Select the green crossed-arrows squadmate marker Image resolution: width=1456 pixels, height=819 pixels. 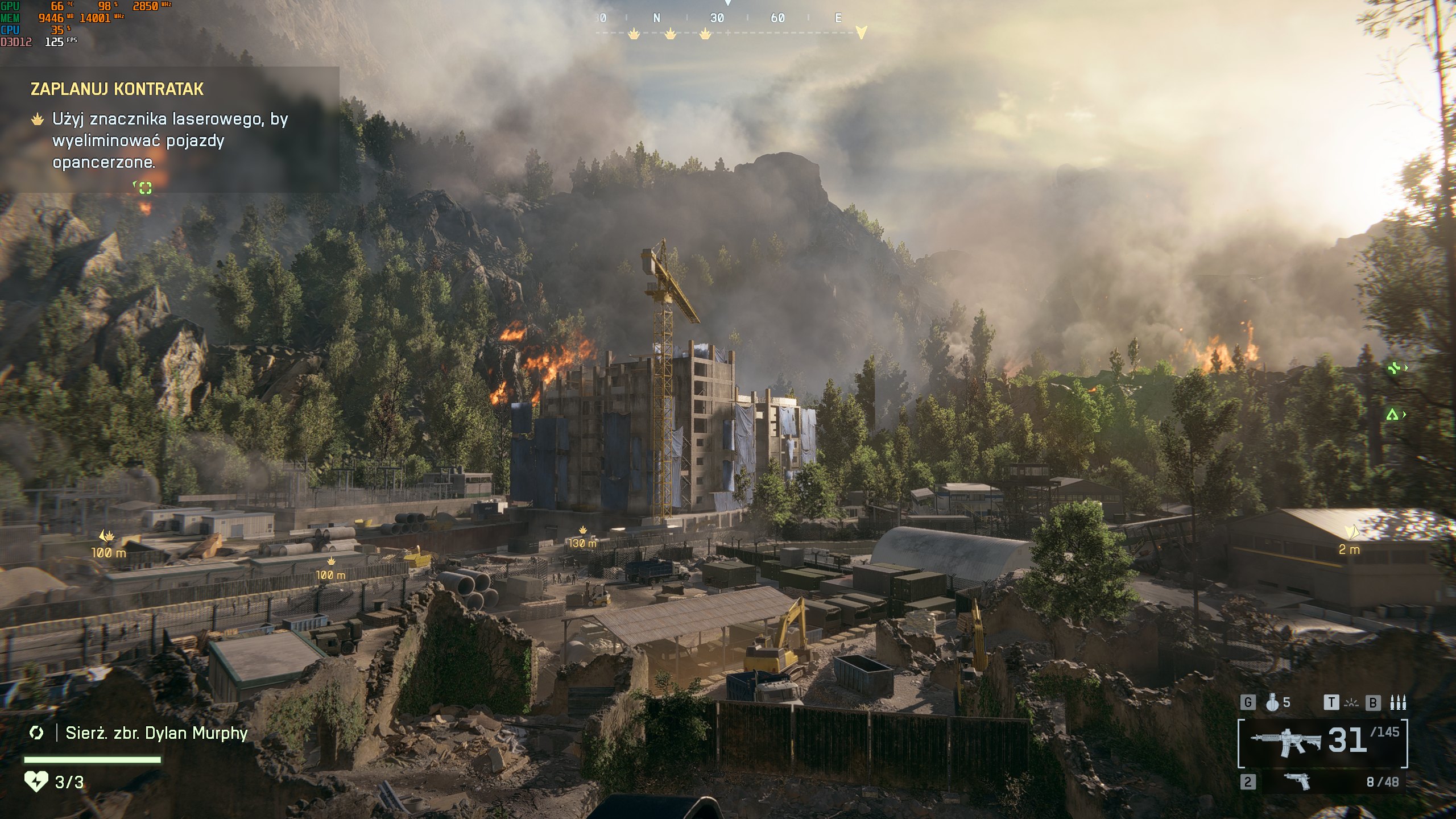1393,369
